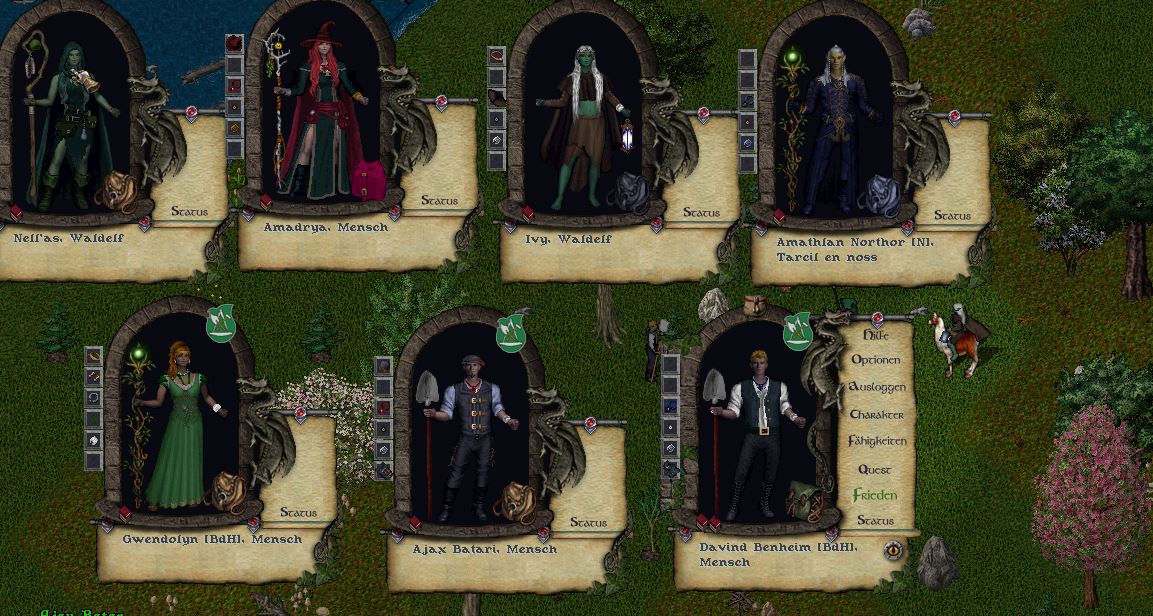Show the Fähigkeiten skills list
1153x616 pixels.
click(877, 441)
